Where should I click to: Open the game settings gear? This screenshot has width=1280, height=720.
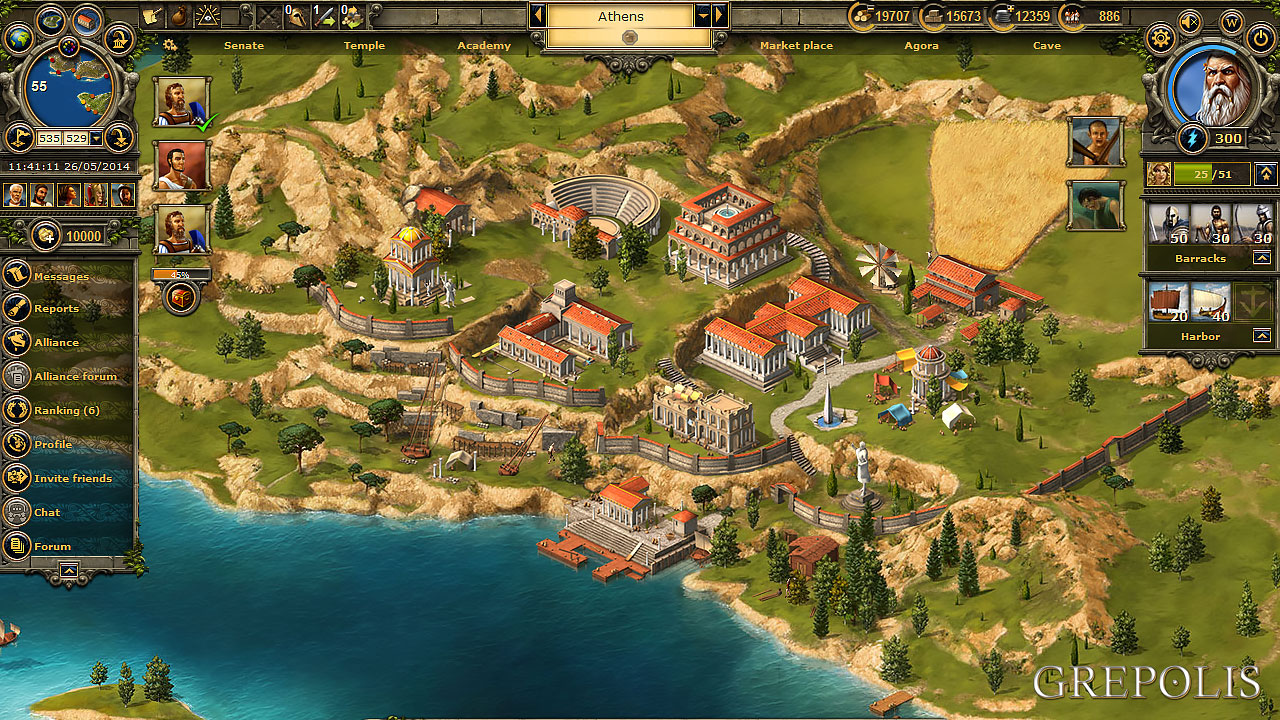[x=1161, y=36]
